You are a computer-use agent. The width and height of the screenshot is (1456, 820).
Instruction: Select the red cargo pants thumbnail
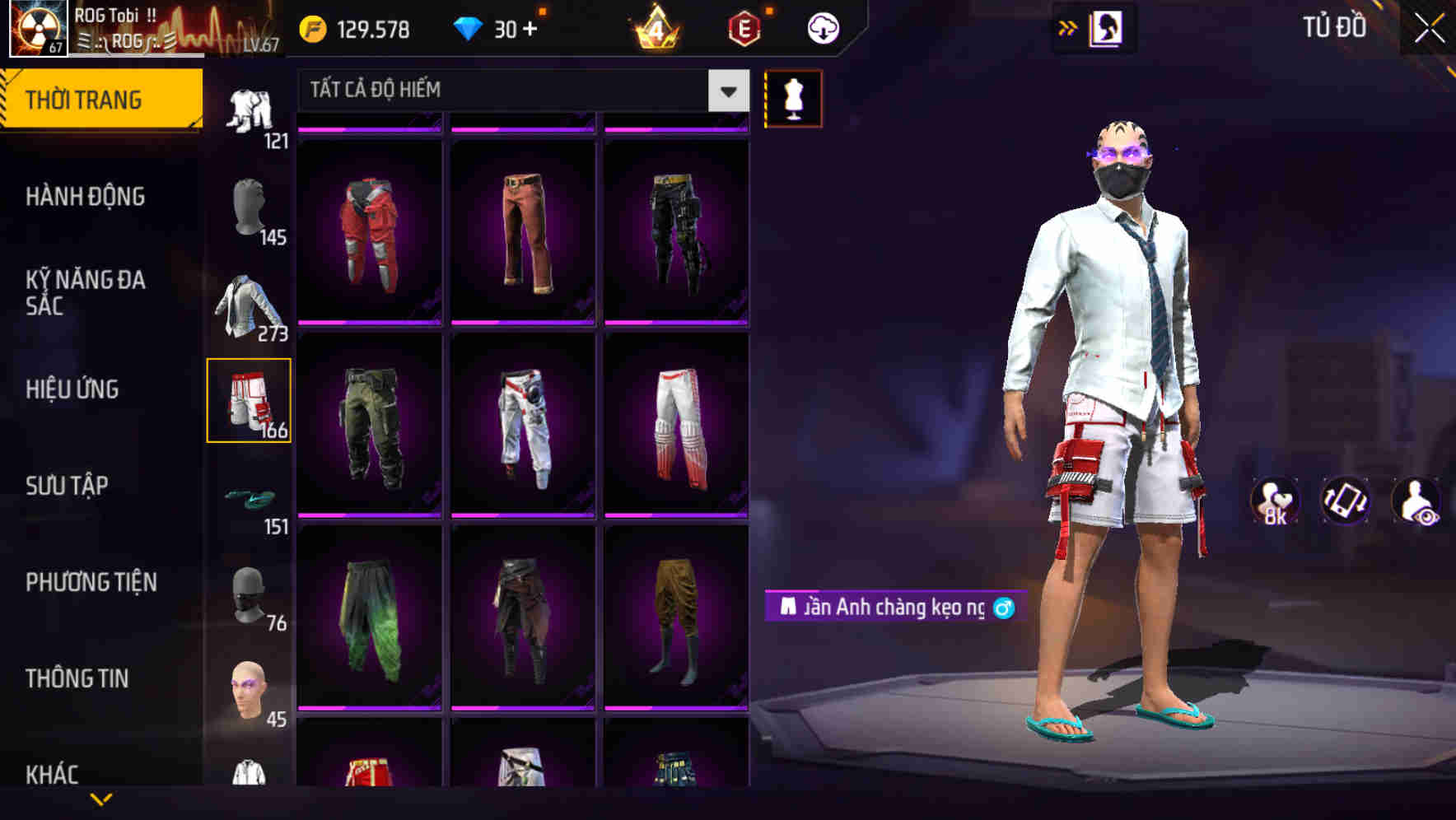[370, 231]
